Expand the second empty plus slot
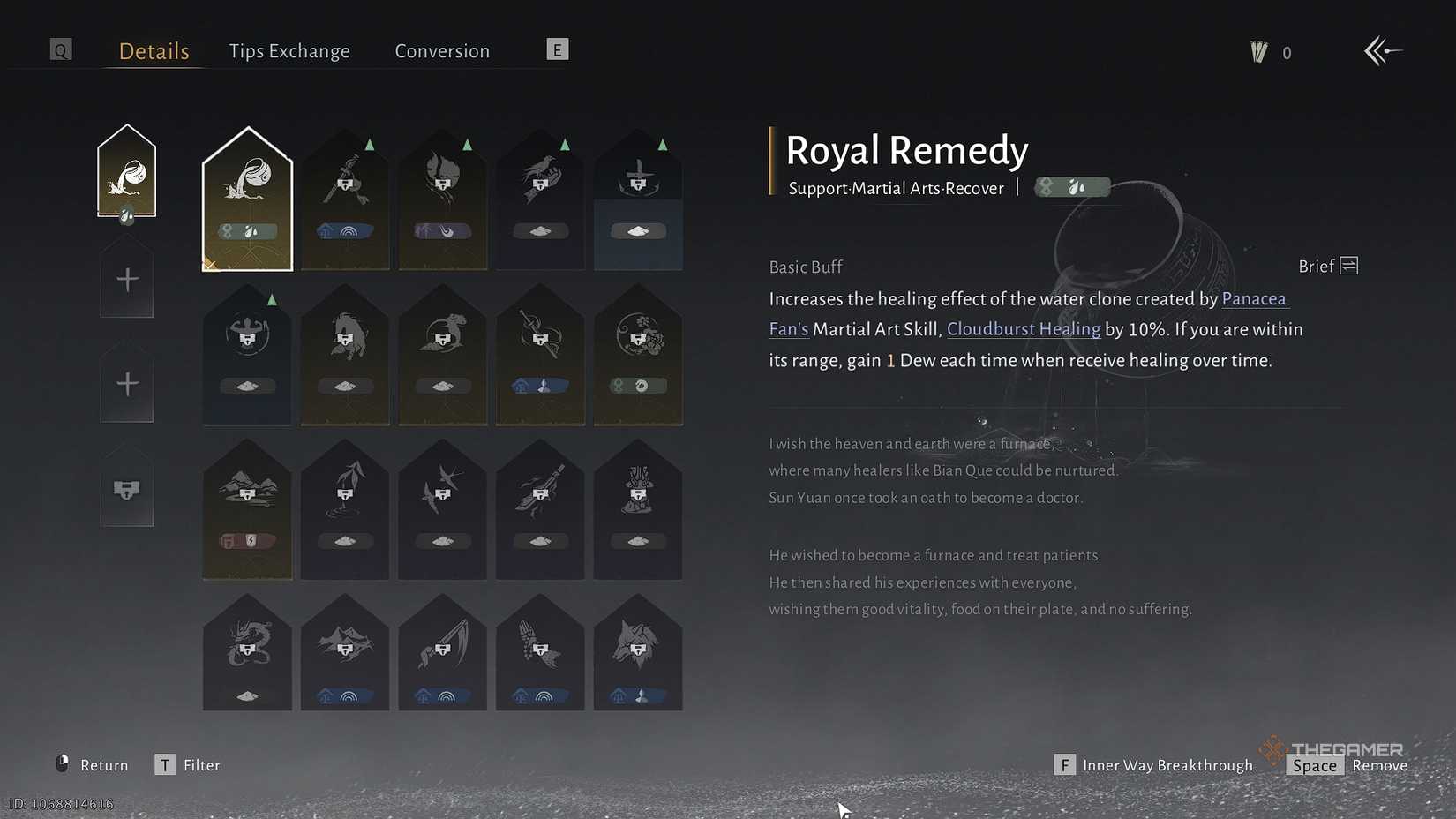This screenshot has width=1456, height=819. (x=126, y=382)
